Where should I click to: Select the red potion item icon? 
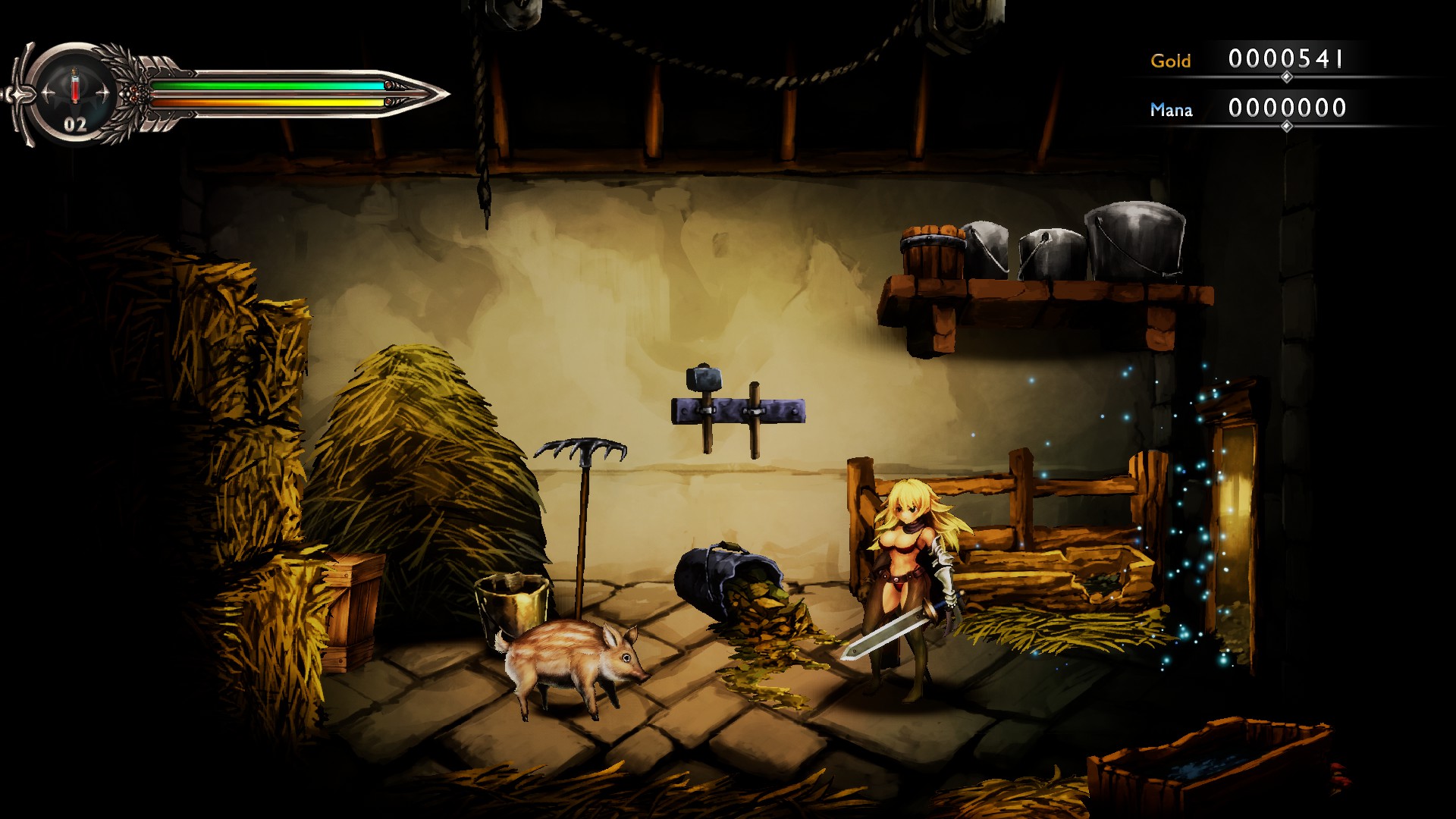click(74, 87)
